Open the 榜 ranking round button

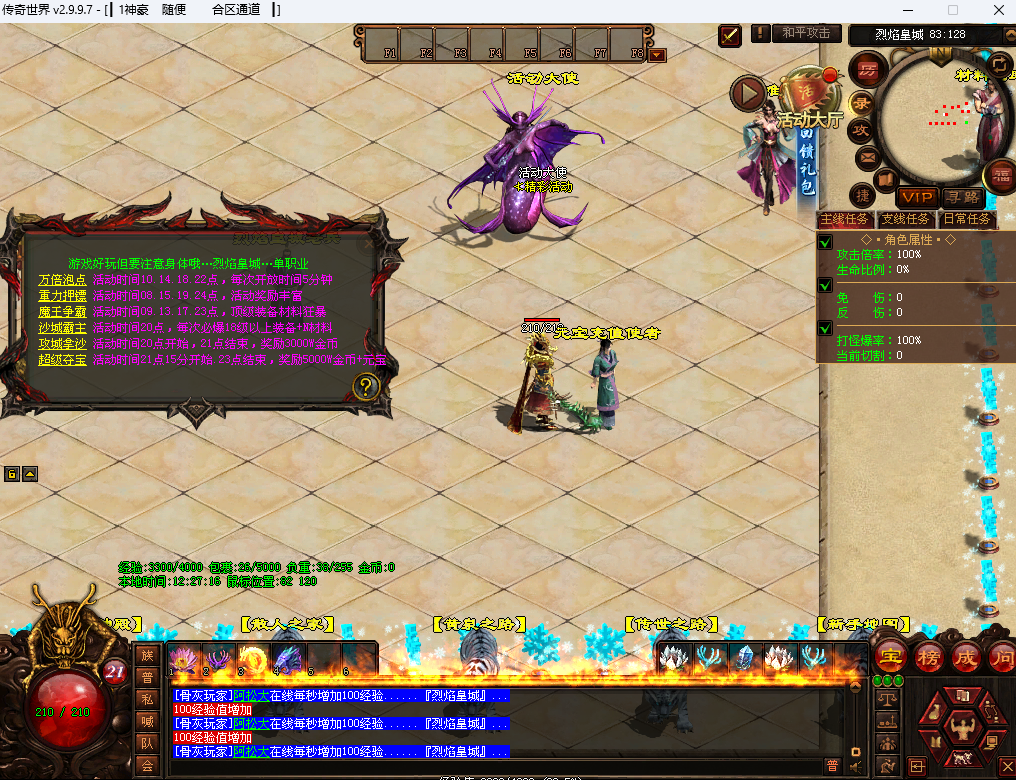click(x=929, y=656)
